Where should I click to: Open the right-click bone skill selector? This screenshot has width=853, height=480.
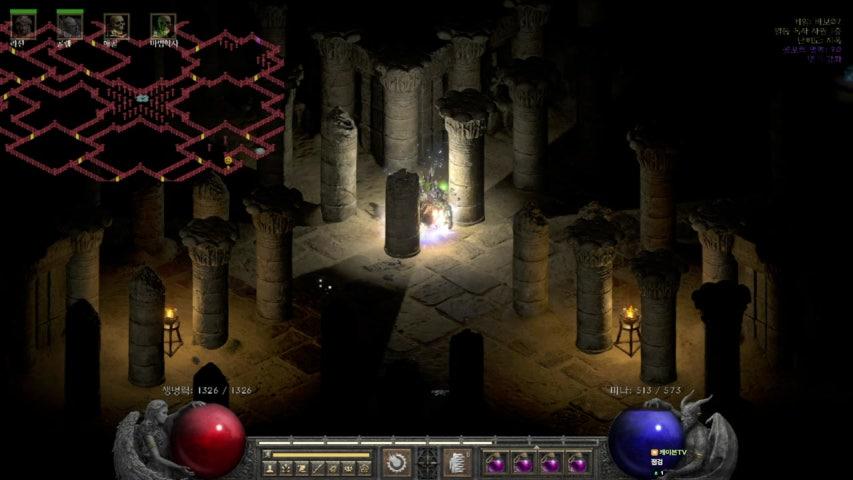pyautogui.click(x=457, y=462)
